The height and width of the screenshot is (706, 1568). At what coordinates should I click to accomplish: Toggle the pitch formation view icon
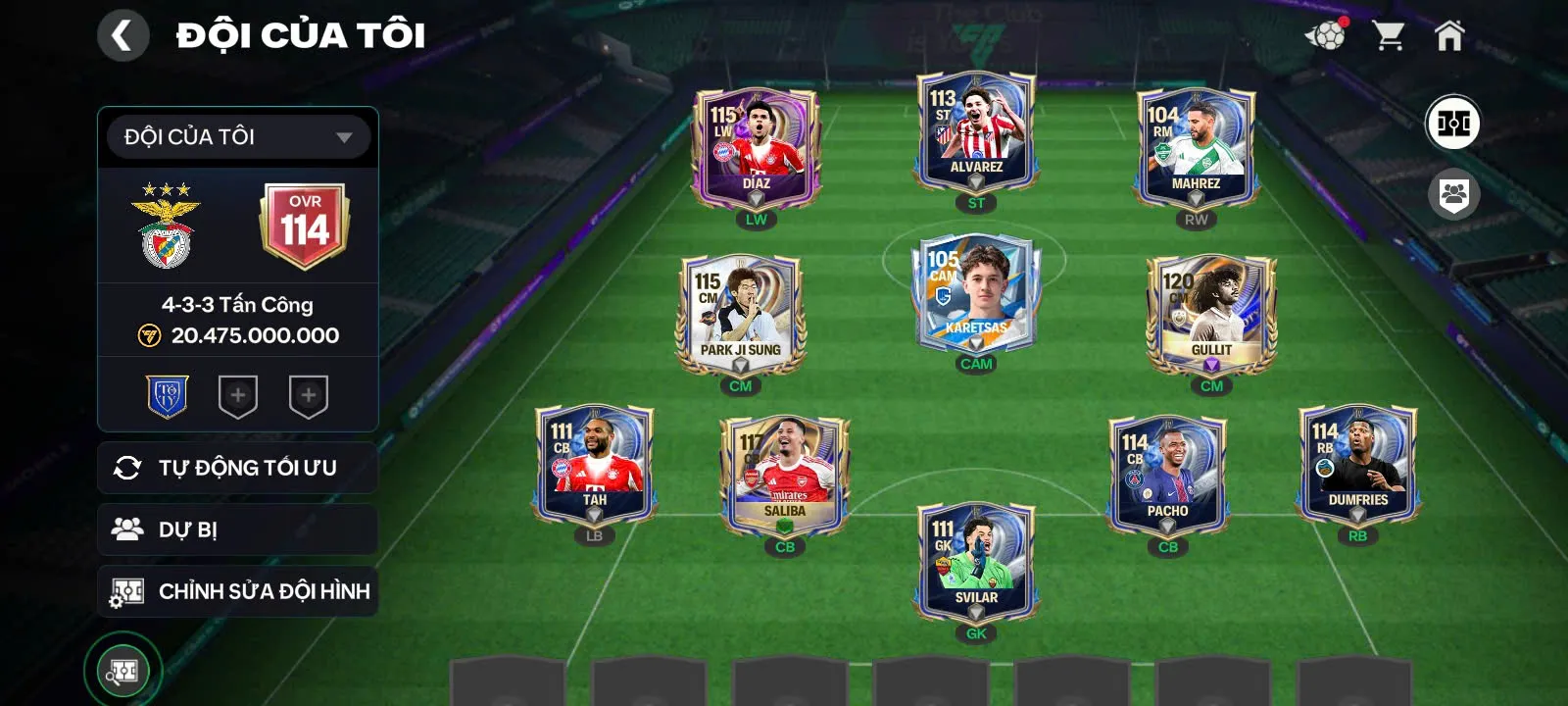tap(1452, 124)
